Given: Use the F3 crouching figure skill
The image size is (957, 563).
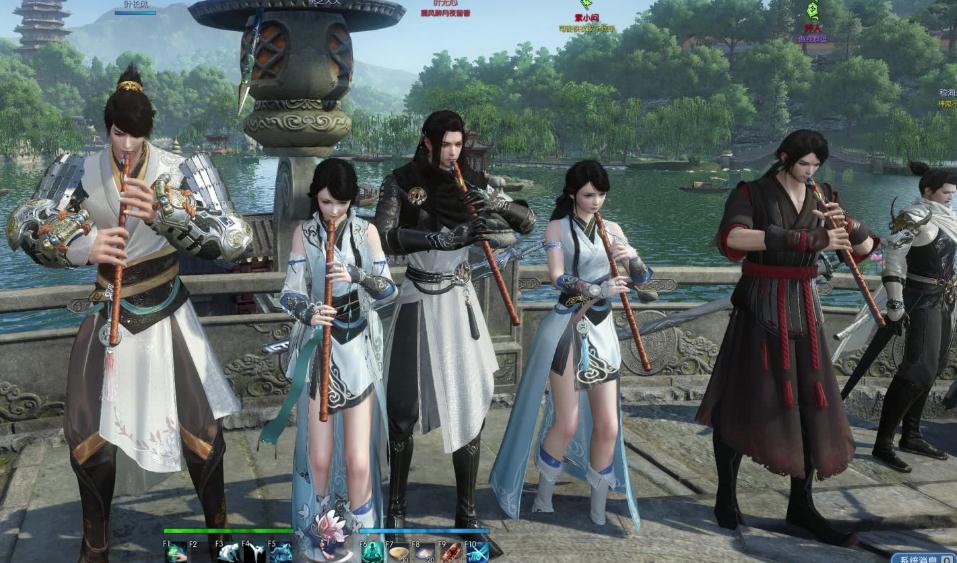Looking at the screenshot, I should (229, 552).
